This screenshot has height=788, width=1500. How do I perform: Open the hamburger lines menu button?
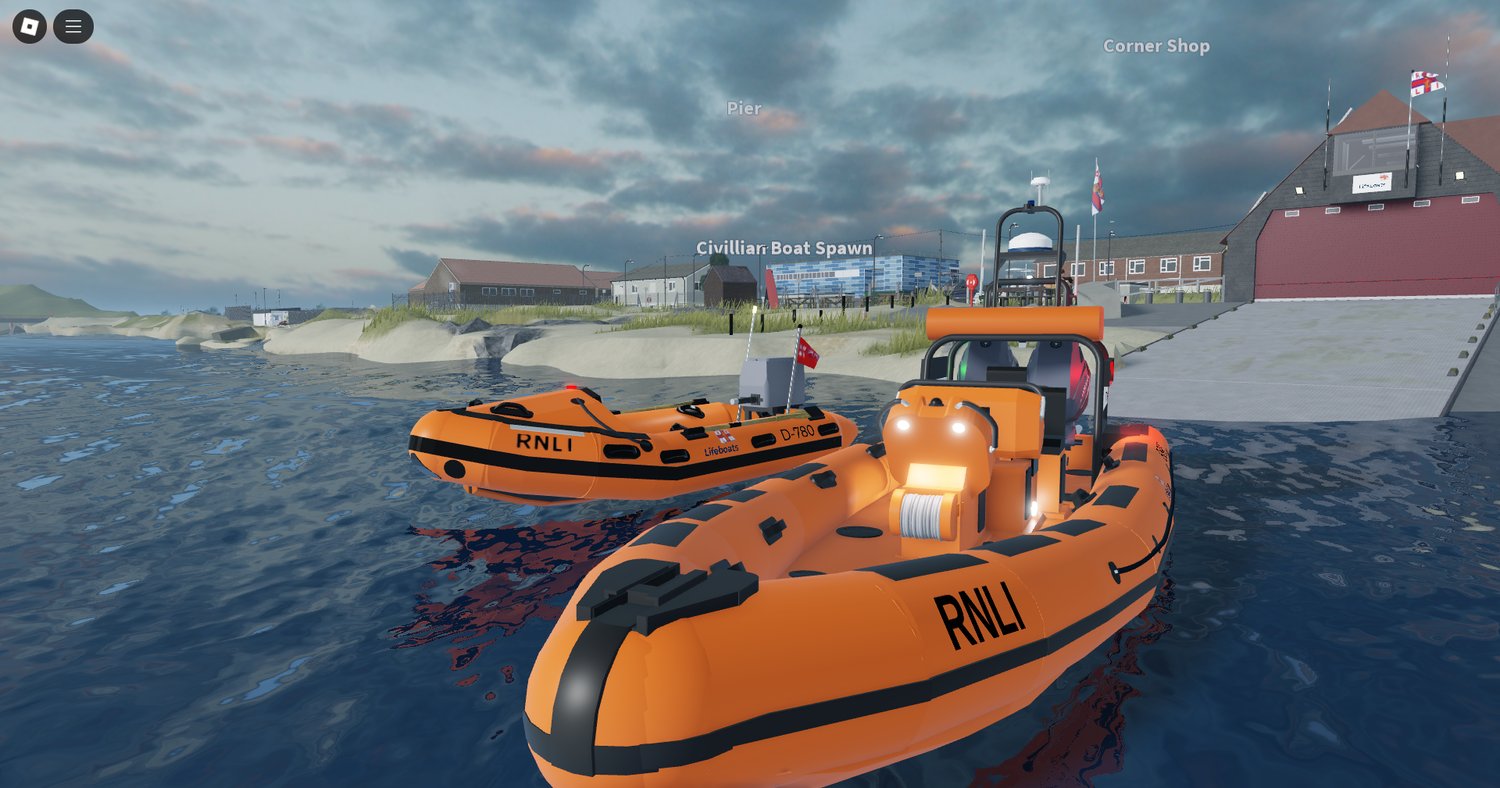point(73,27)
